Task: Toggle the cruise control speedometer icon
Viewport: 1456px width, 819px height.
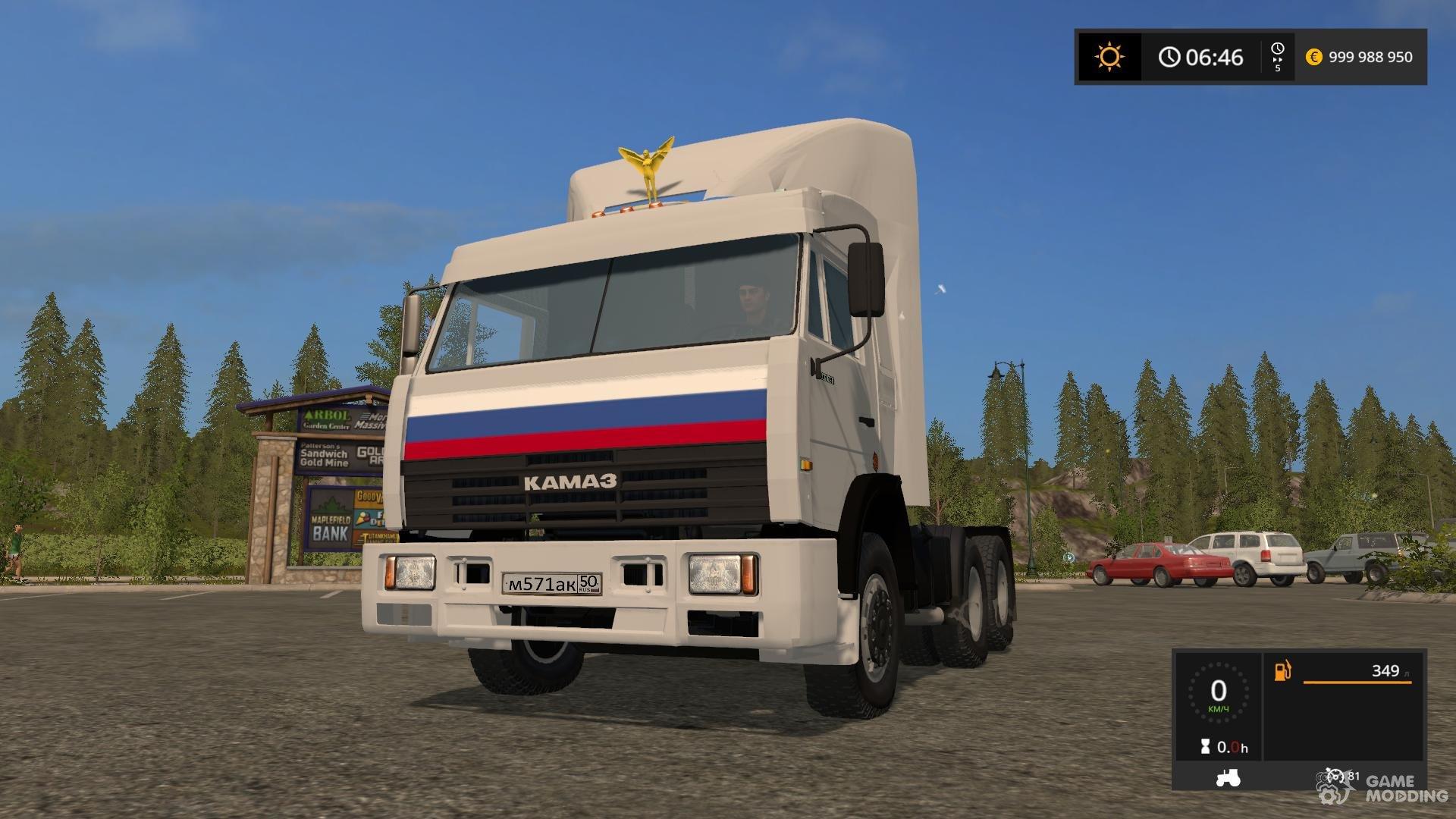Action: tap(1335, 776)
